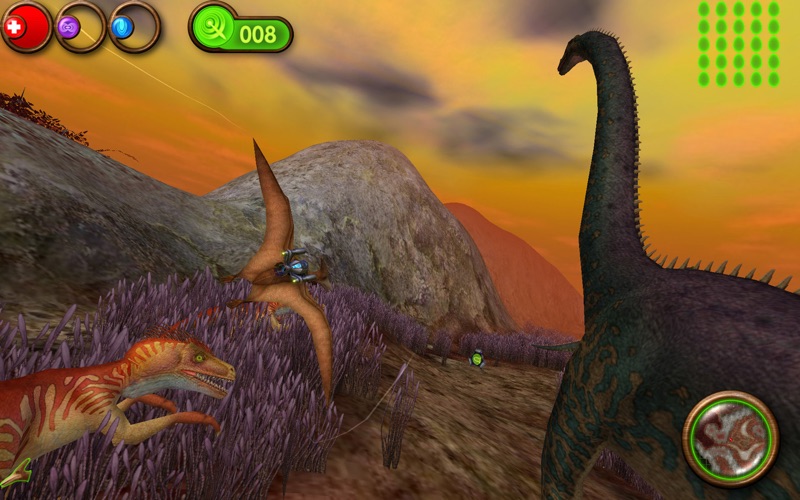
Task: Activate the purple power-up orb
Action: (80, 27)
